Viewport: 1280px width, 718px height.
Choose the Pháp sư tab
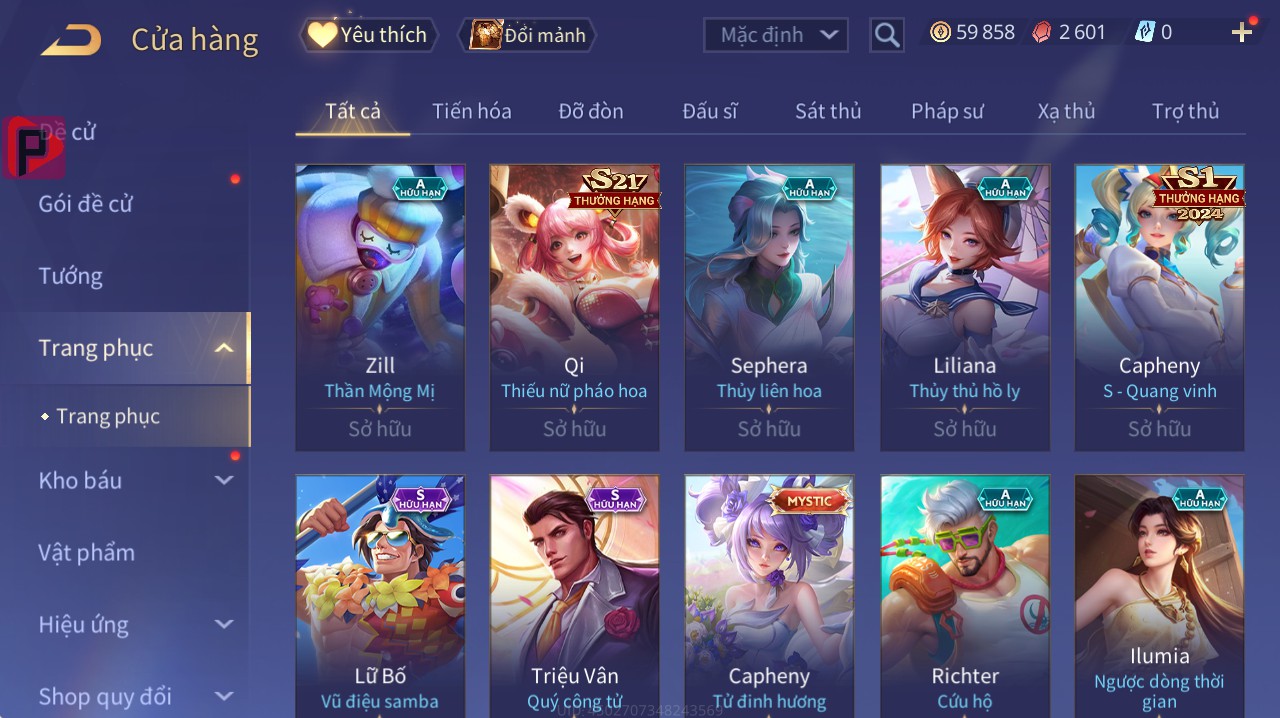click(947, 111)
